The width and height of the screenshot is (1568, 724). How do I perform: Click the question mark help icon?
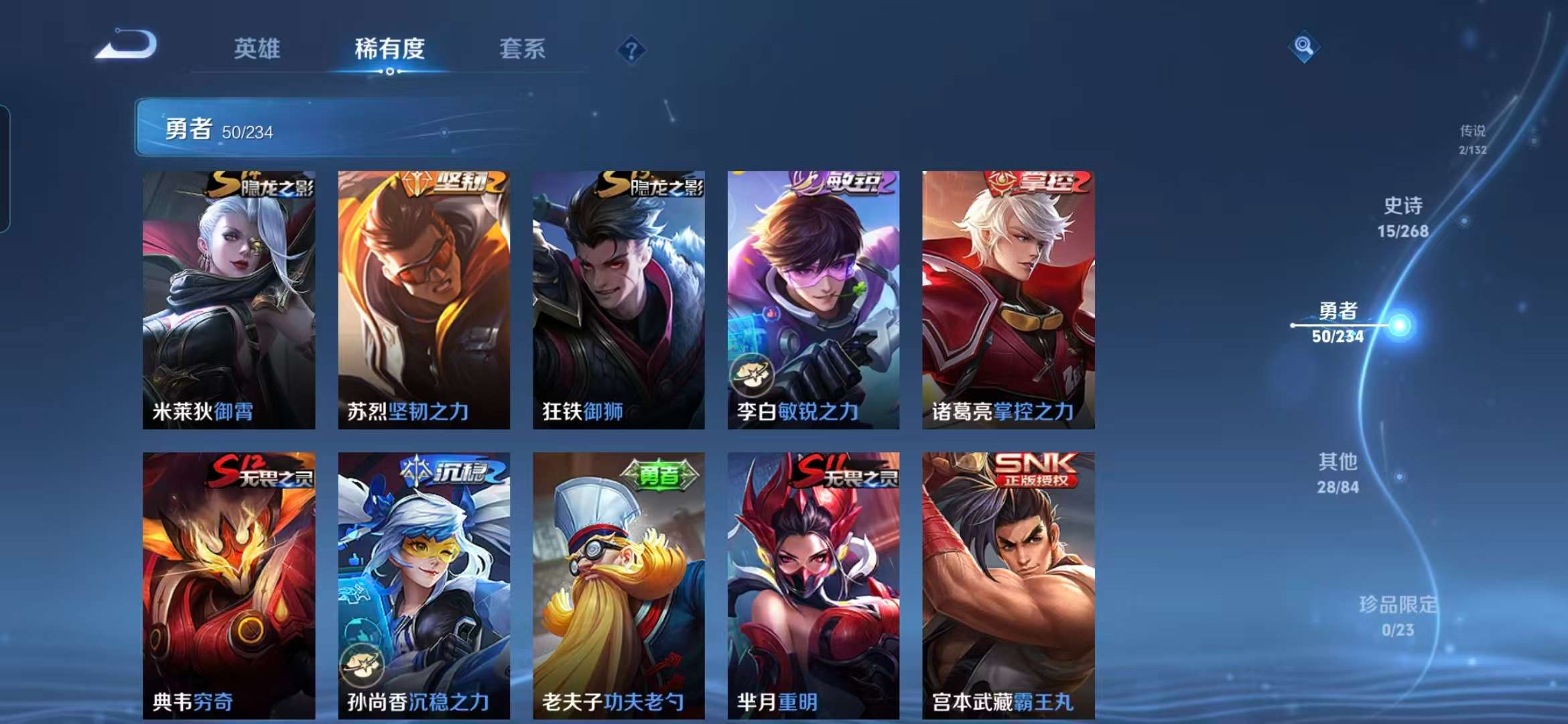(x=631, y=49)
